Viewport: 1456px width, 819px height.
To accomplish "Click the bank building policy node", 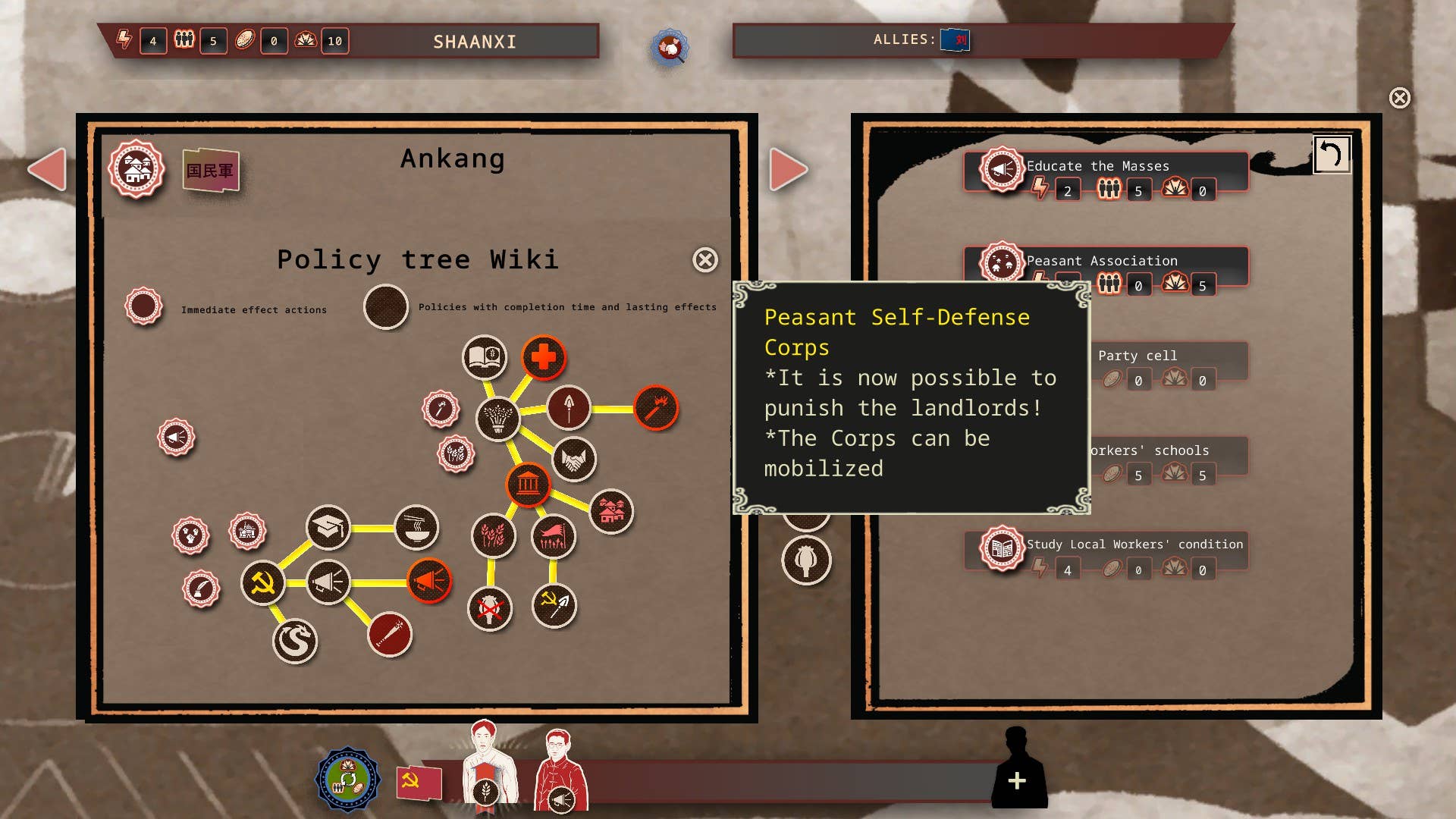I will [x=528, y=484].
